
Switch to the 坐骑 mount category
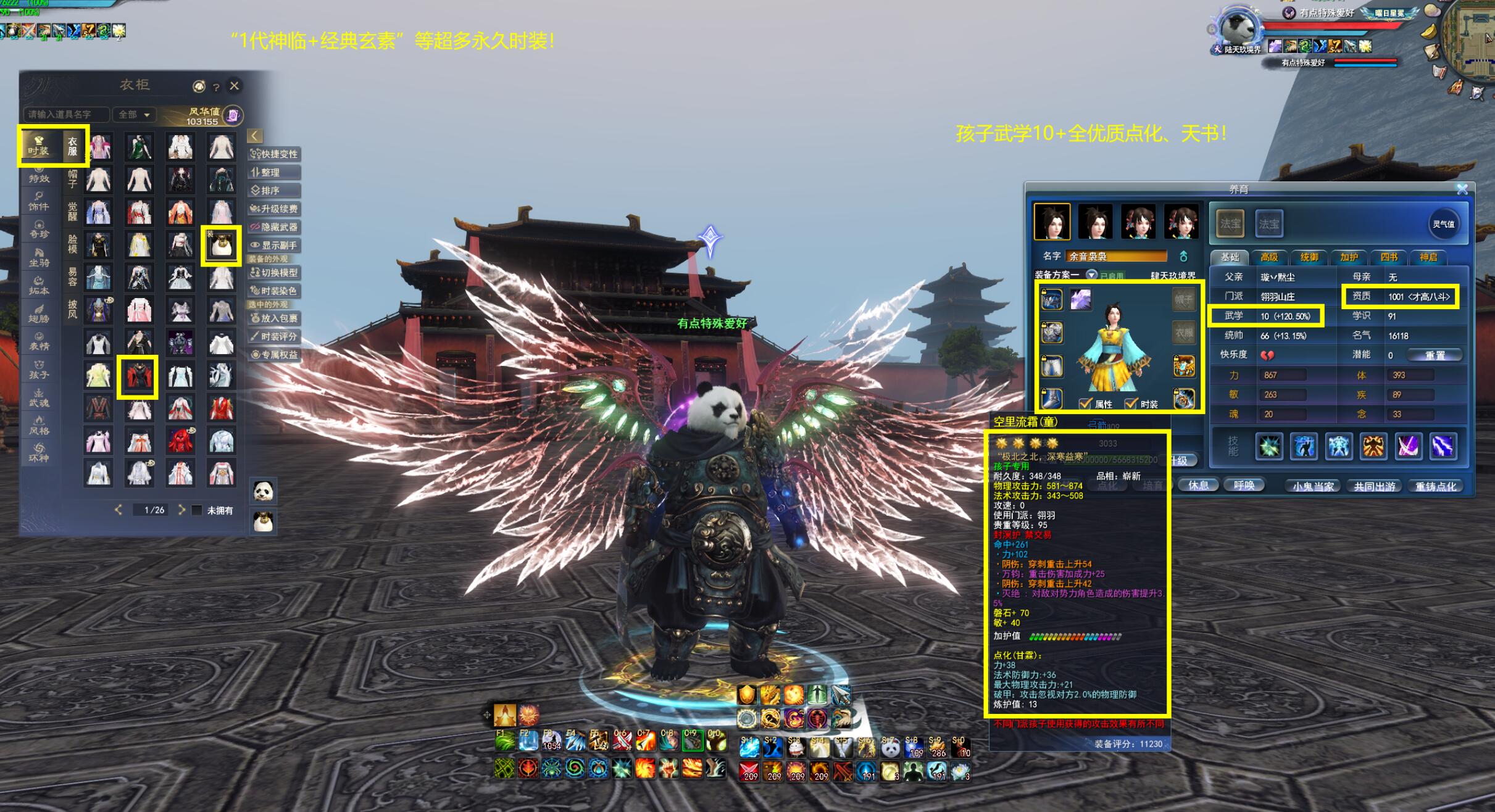point(39,258)
